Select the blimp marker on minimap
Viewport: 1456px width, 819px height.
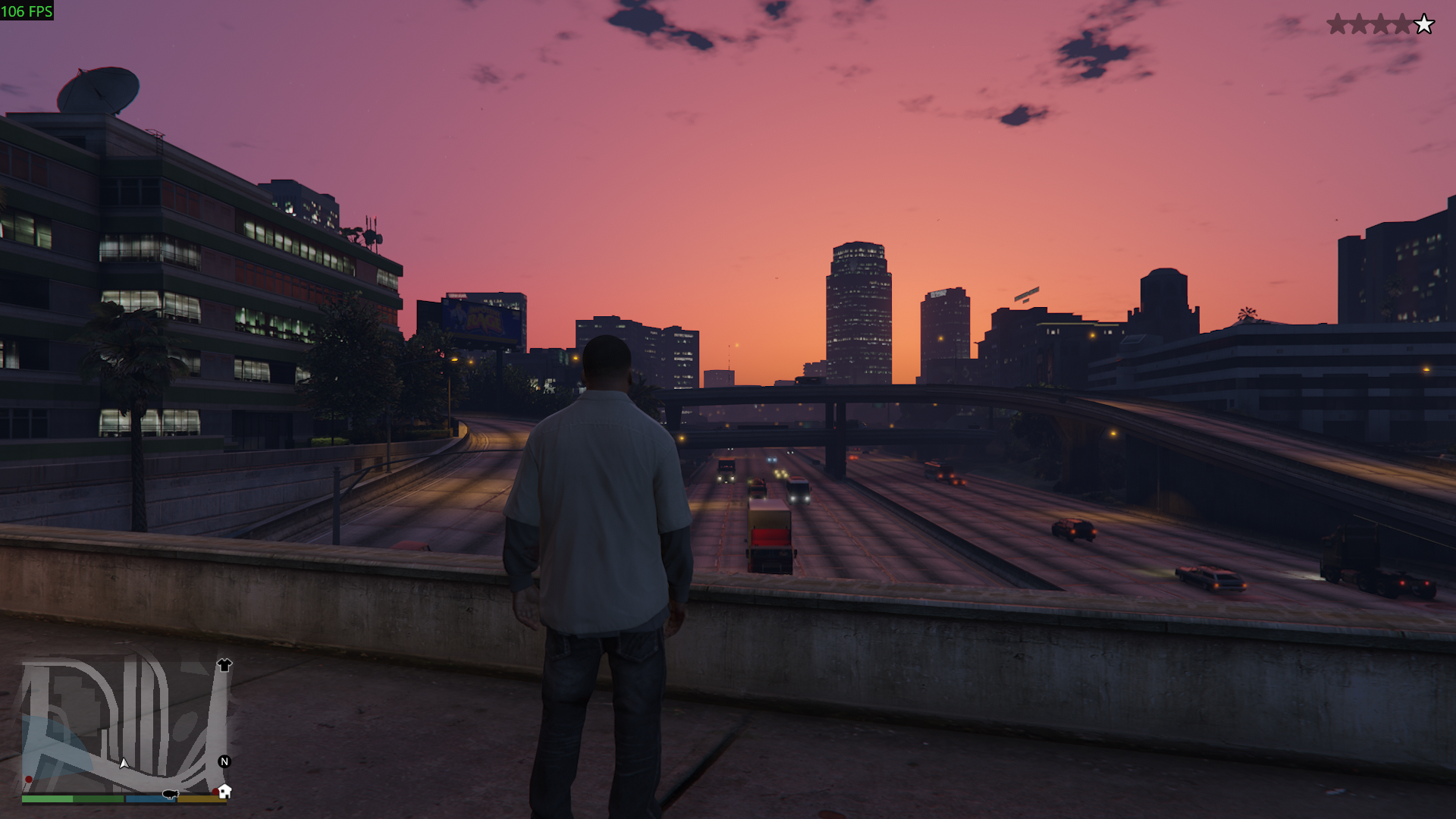(169, 795)
